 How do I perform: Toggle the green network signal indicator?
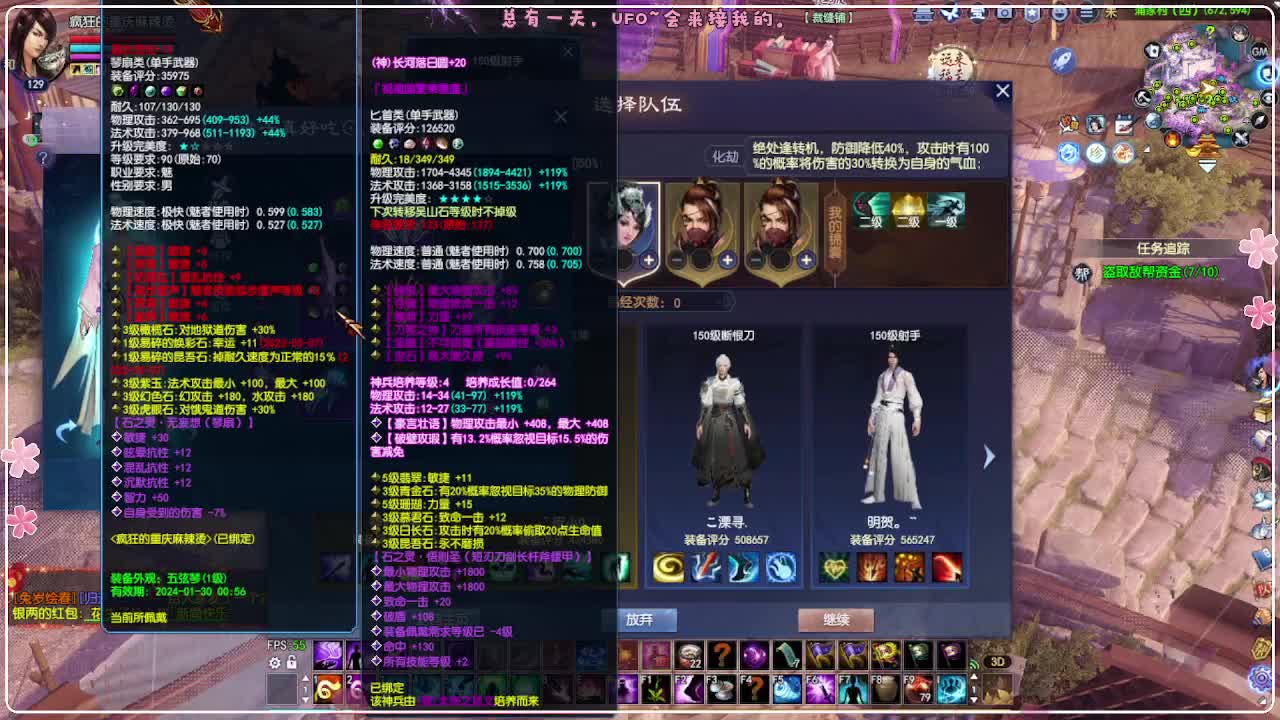pos(974,662)
